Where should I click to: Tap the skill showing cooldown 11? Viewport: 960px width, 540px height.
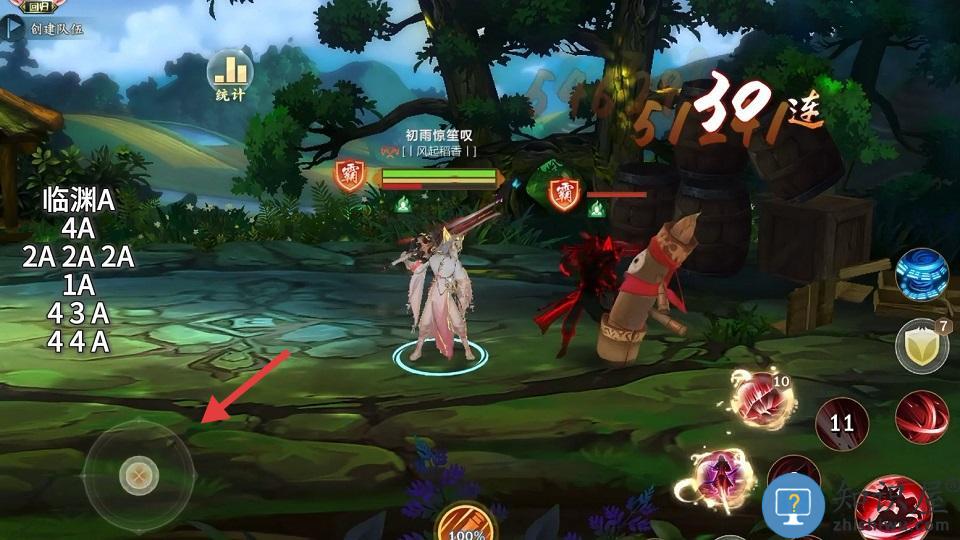tap(842, 422)
